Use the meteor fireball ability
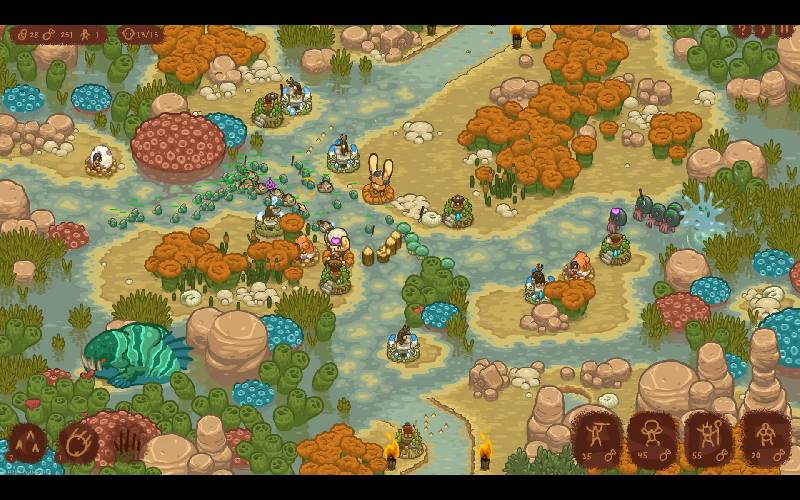 click(x=79, y=441)
